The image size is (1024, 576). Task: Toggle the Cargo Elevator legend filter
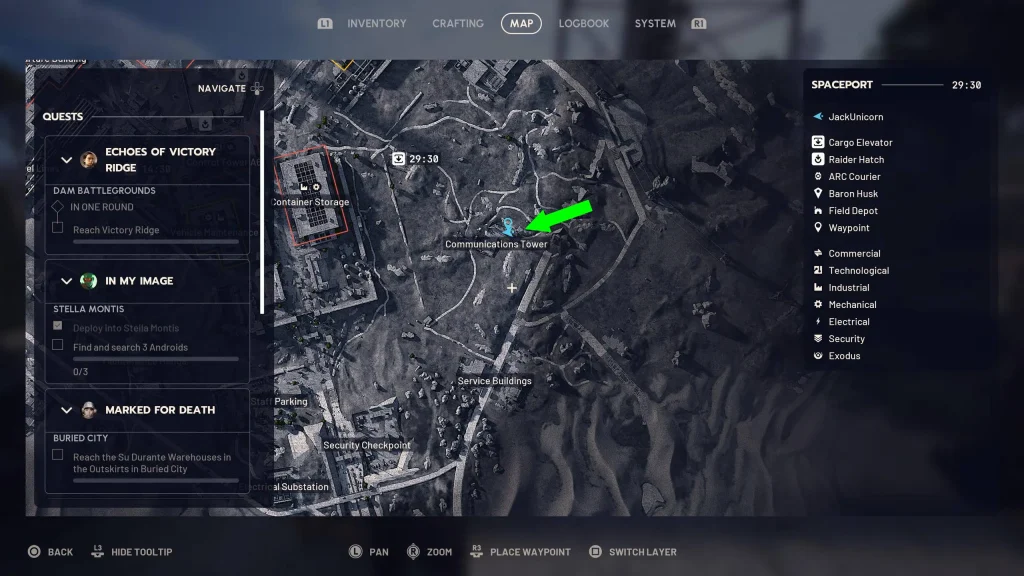coord(860,142)
